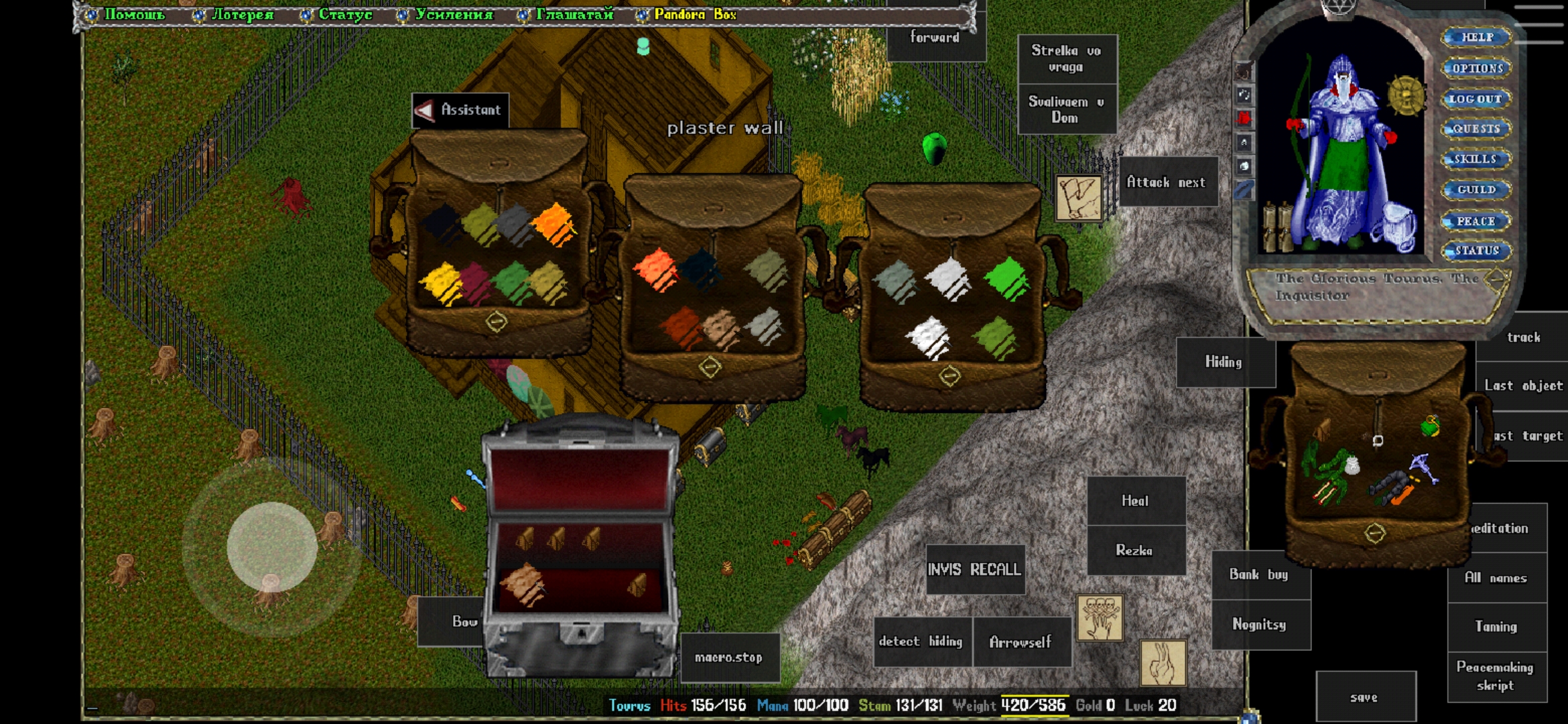Open the Лотерея menu entry

point(242,14)
